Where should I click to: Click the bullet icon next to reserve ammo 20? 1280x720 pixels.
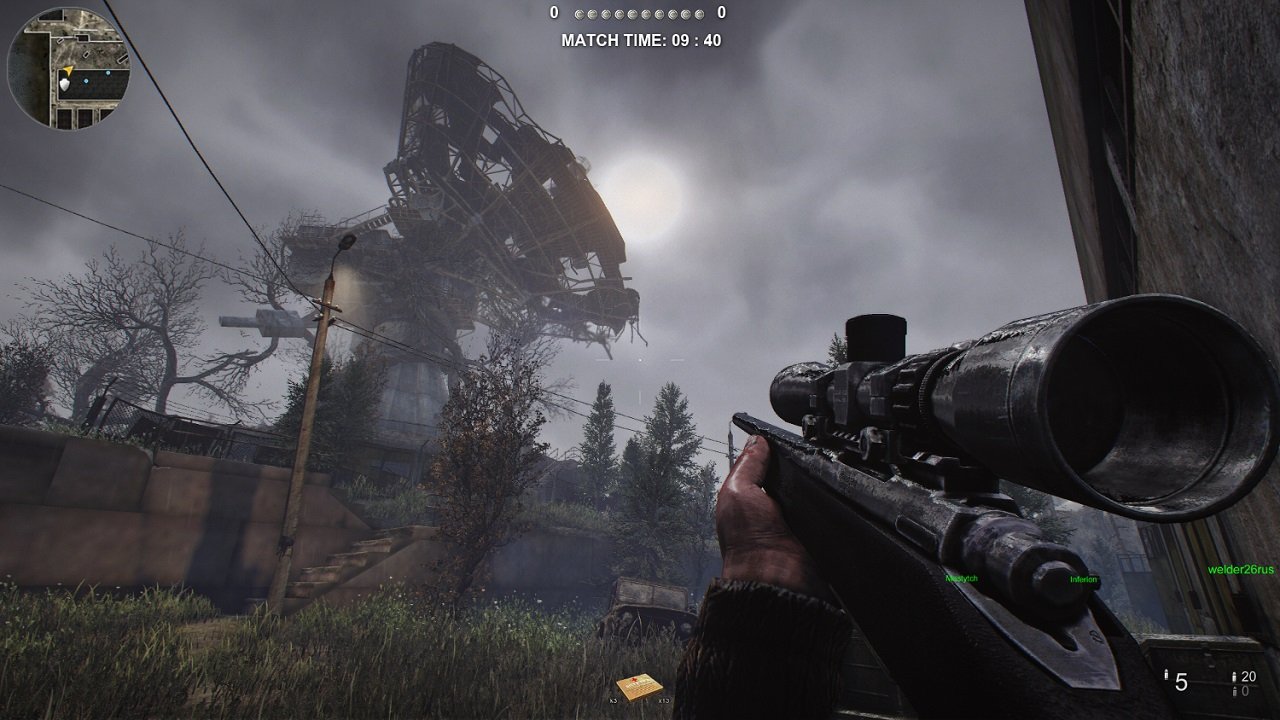click(1234, 677)
